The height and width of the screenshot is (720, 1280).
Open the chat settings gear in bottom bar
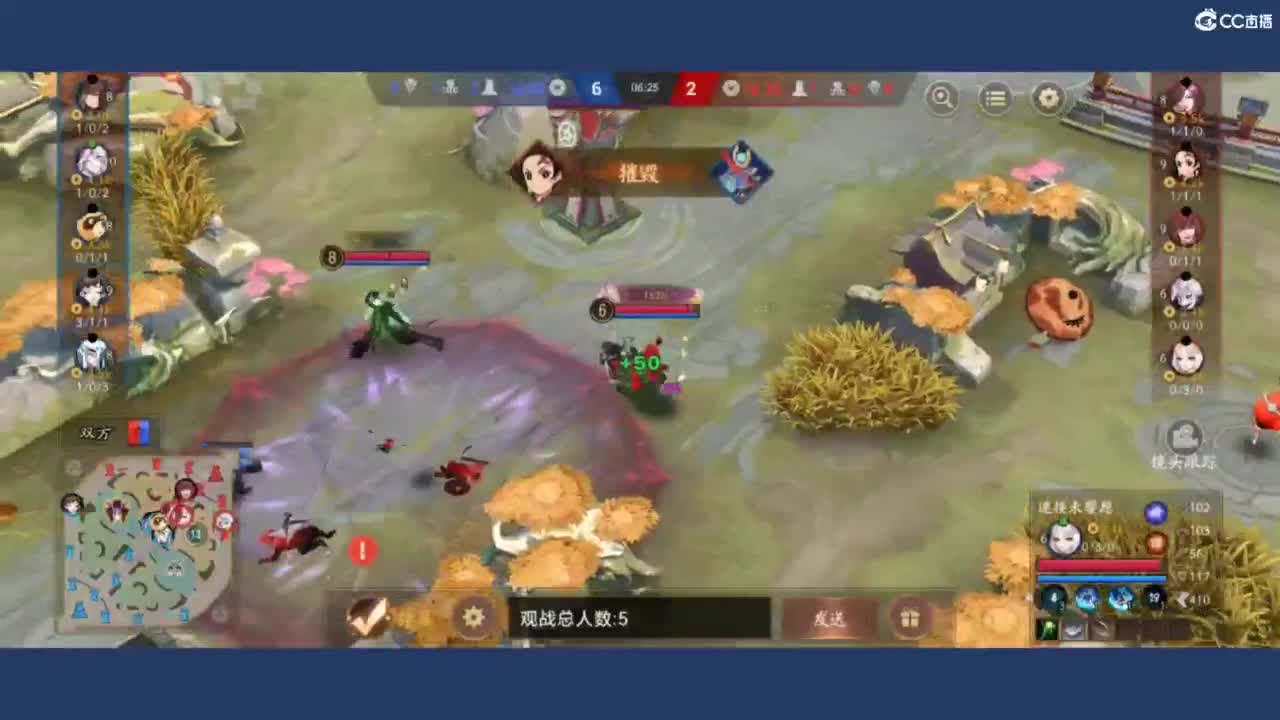[473, 617]
